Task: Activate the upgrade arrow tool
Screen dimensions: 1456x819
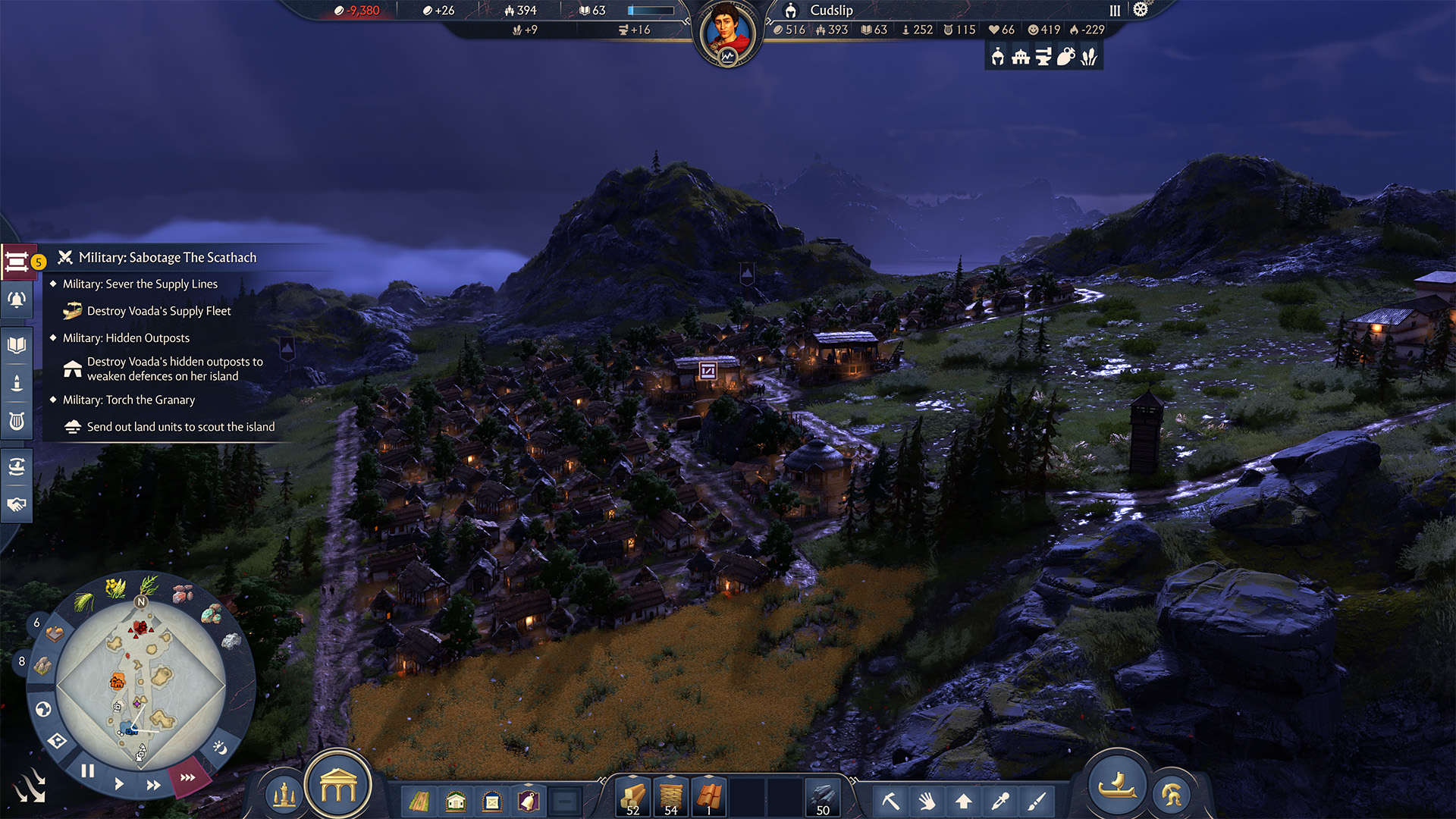Action: point(964,801)
